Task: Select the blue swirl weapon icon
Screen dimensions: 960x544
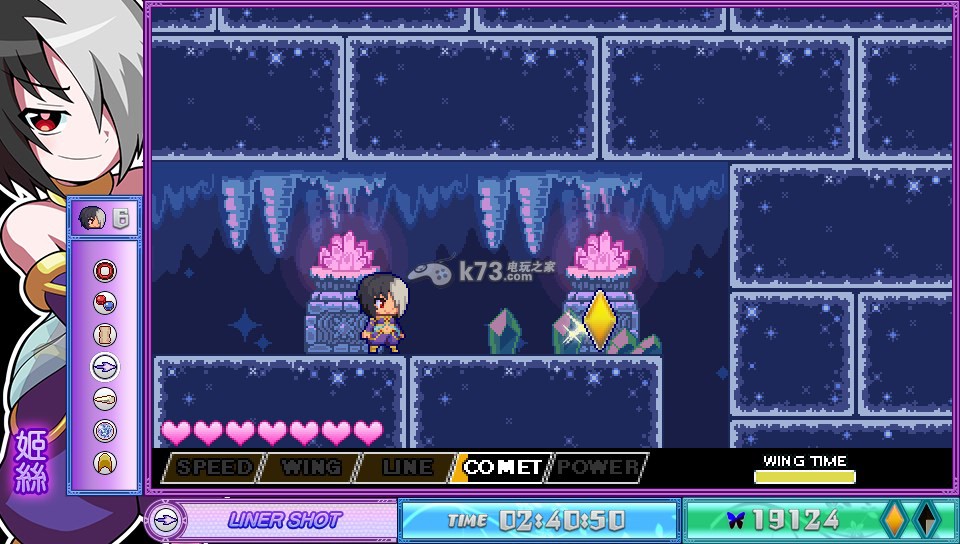Action: click(105, 431)
